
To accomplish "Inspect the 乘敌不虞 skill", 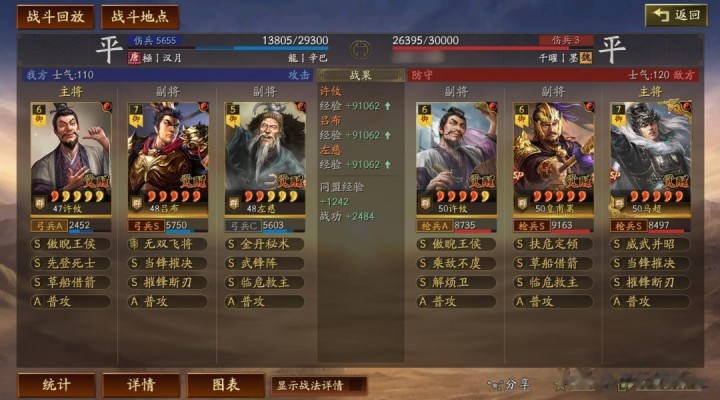I will pos(456,263).
